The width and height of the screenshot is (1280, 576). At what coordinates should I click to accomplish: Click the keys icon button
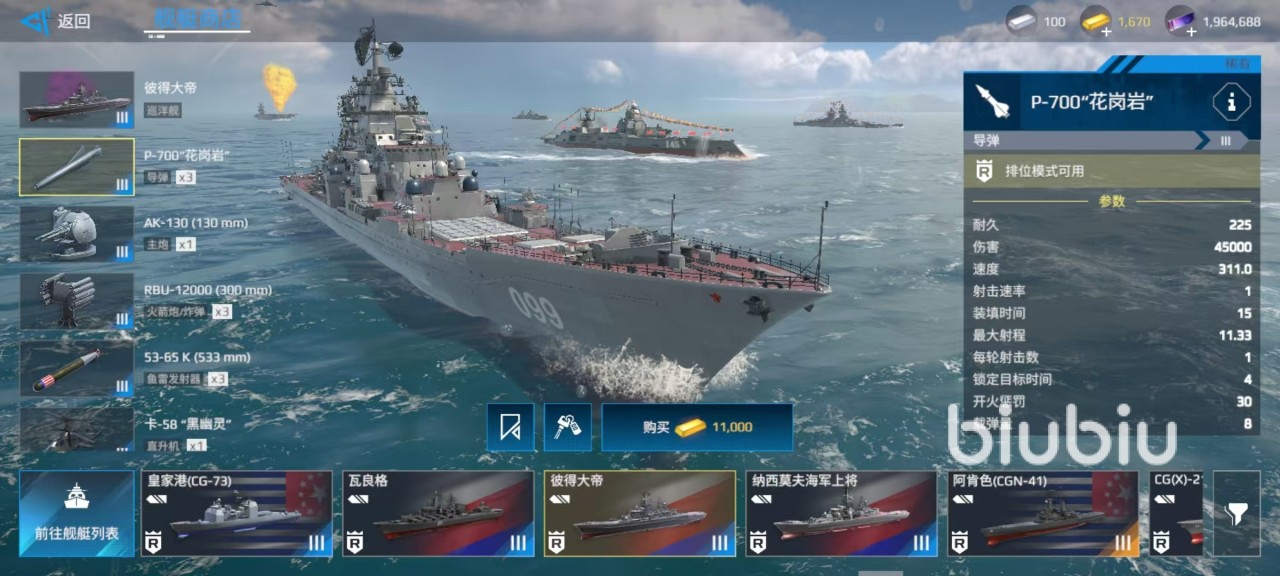pyautogui.click(x=568, y=427)
